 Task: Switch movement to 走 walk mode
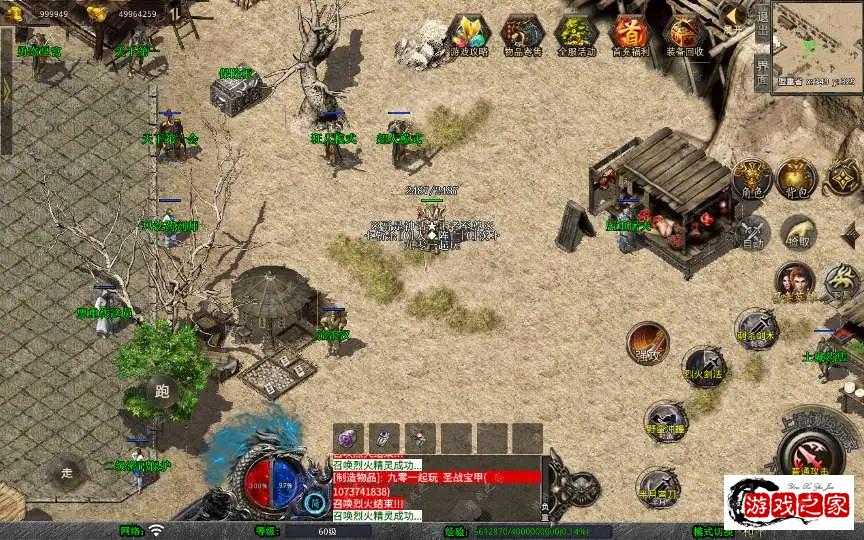pos(68,472)
